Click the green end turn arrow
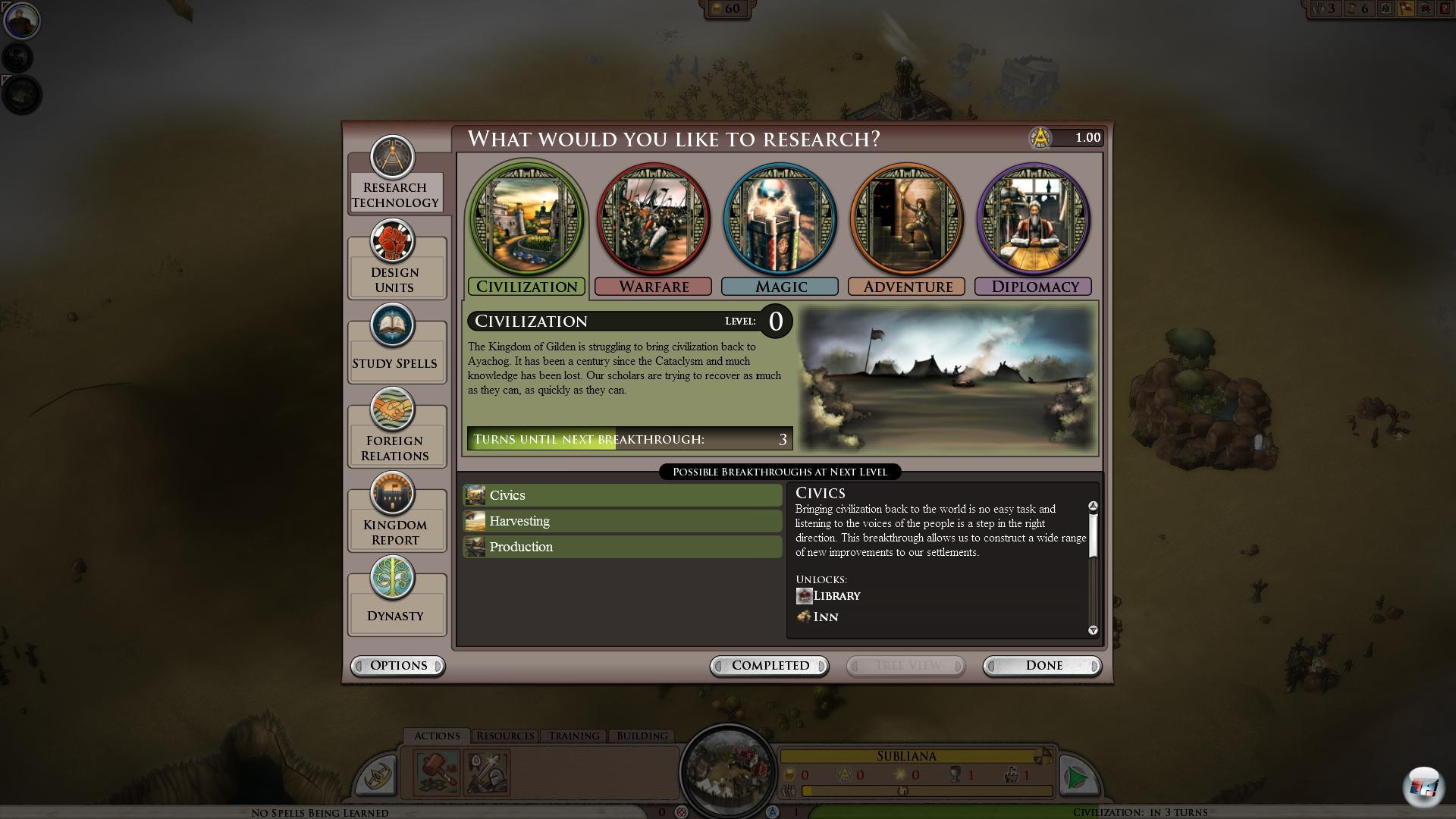This screenshot has height=819, width=1456. coord(1076,777)
